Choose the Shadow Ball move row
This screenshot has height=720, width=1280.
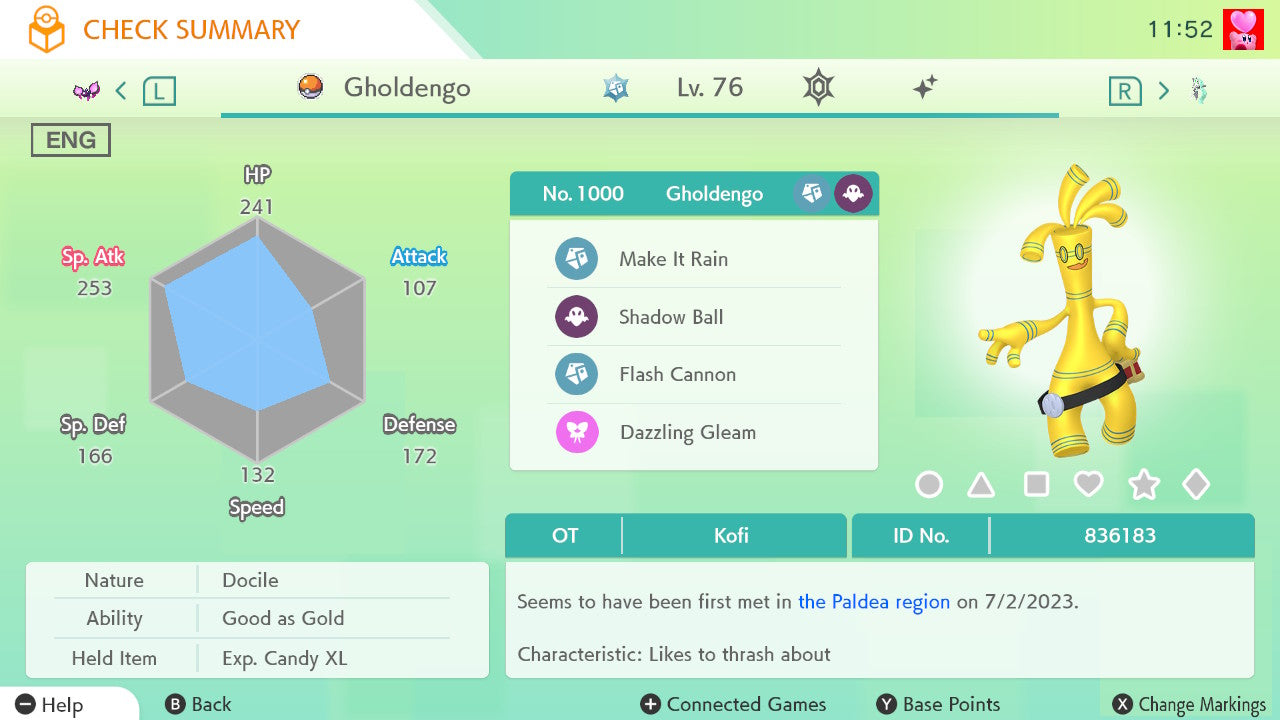(x=671, y=317)
